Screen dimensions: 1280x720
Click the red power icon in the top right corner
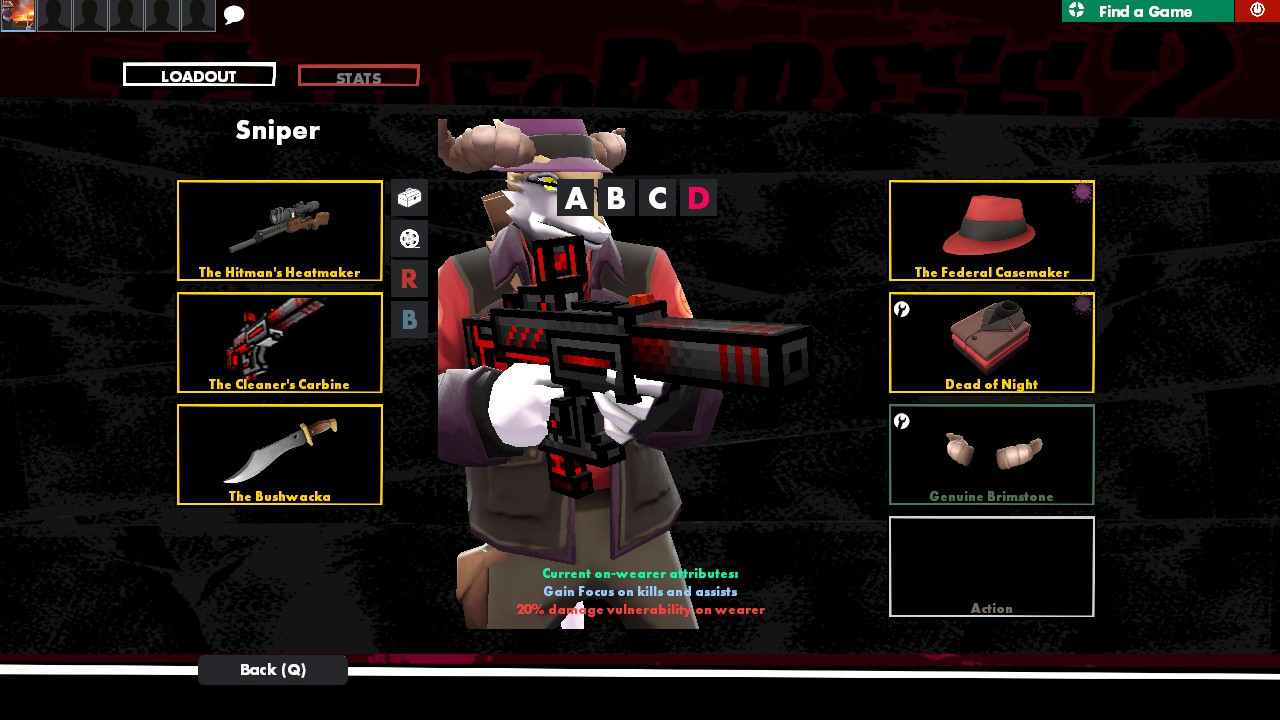[1258, 10]
